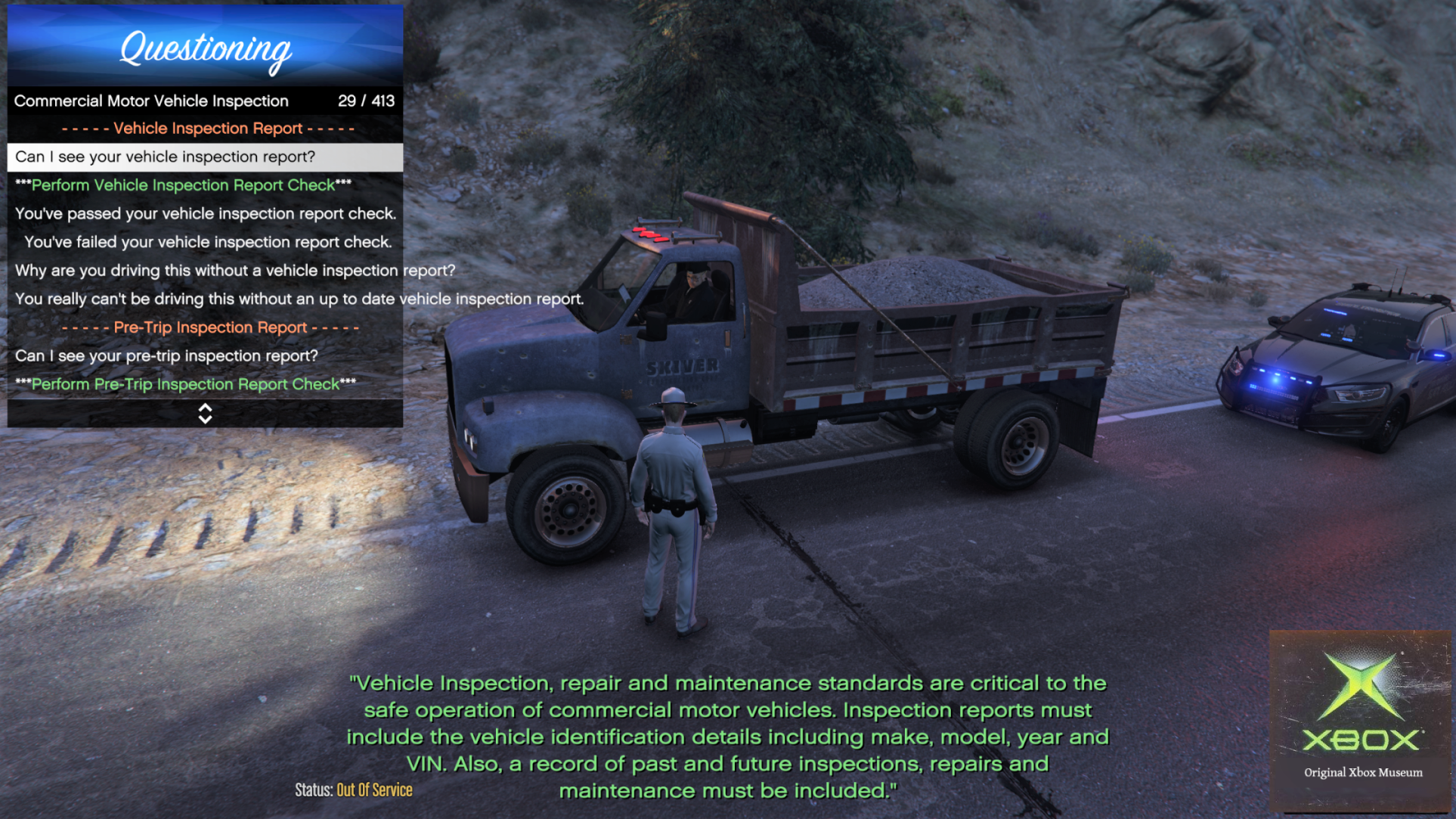Select "You've passed your vehicle inspection report check"
Viewport: 1456px width, 819px height.
pyautogui.click(x=205, y=214)
